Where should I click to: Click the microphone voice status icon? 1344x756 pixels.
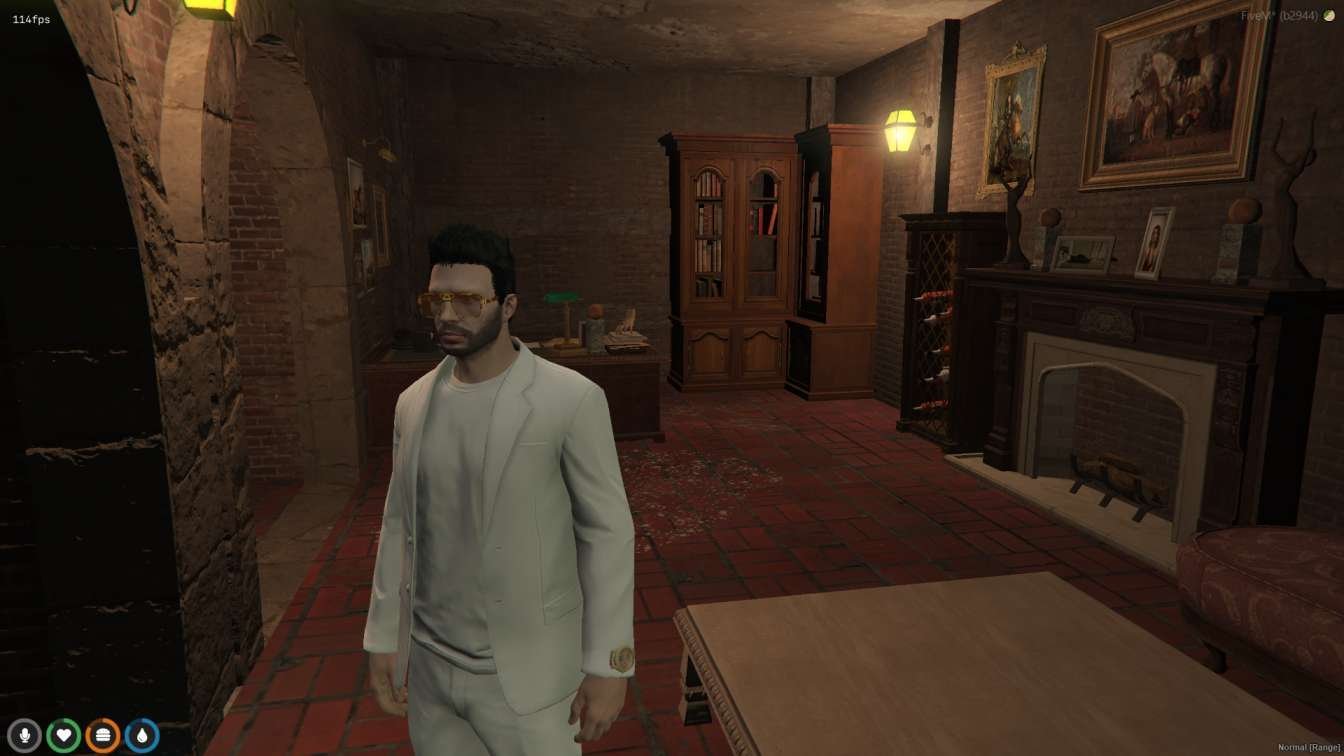[24, 736]
